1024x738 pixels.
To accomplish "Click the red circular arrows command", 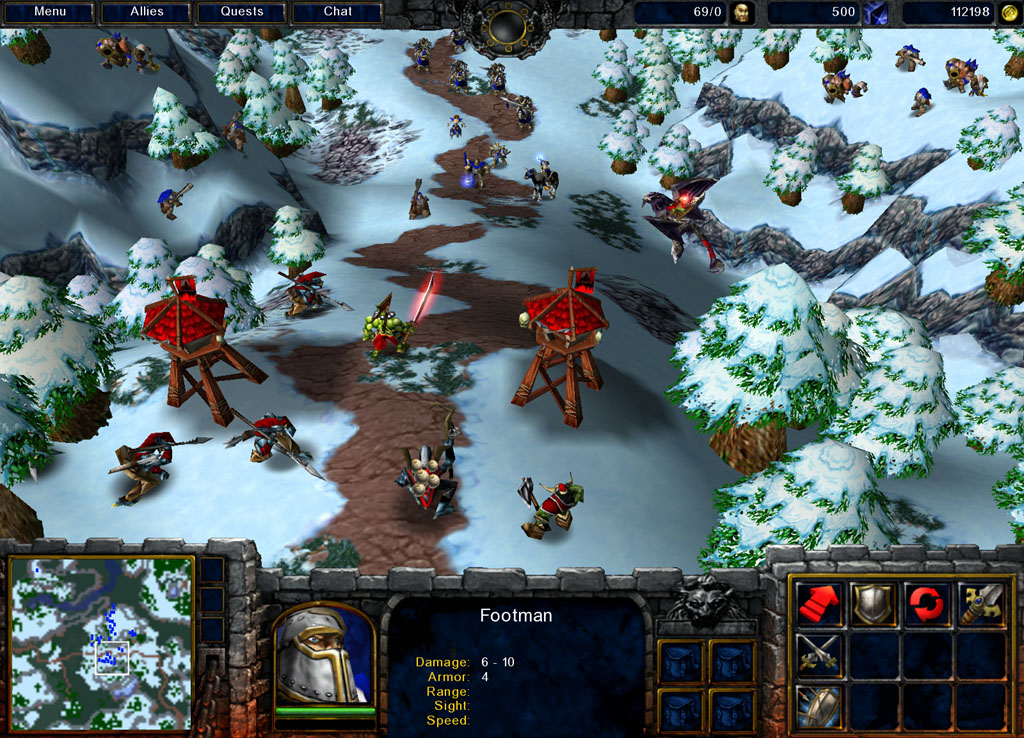I will (926, 603).
